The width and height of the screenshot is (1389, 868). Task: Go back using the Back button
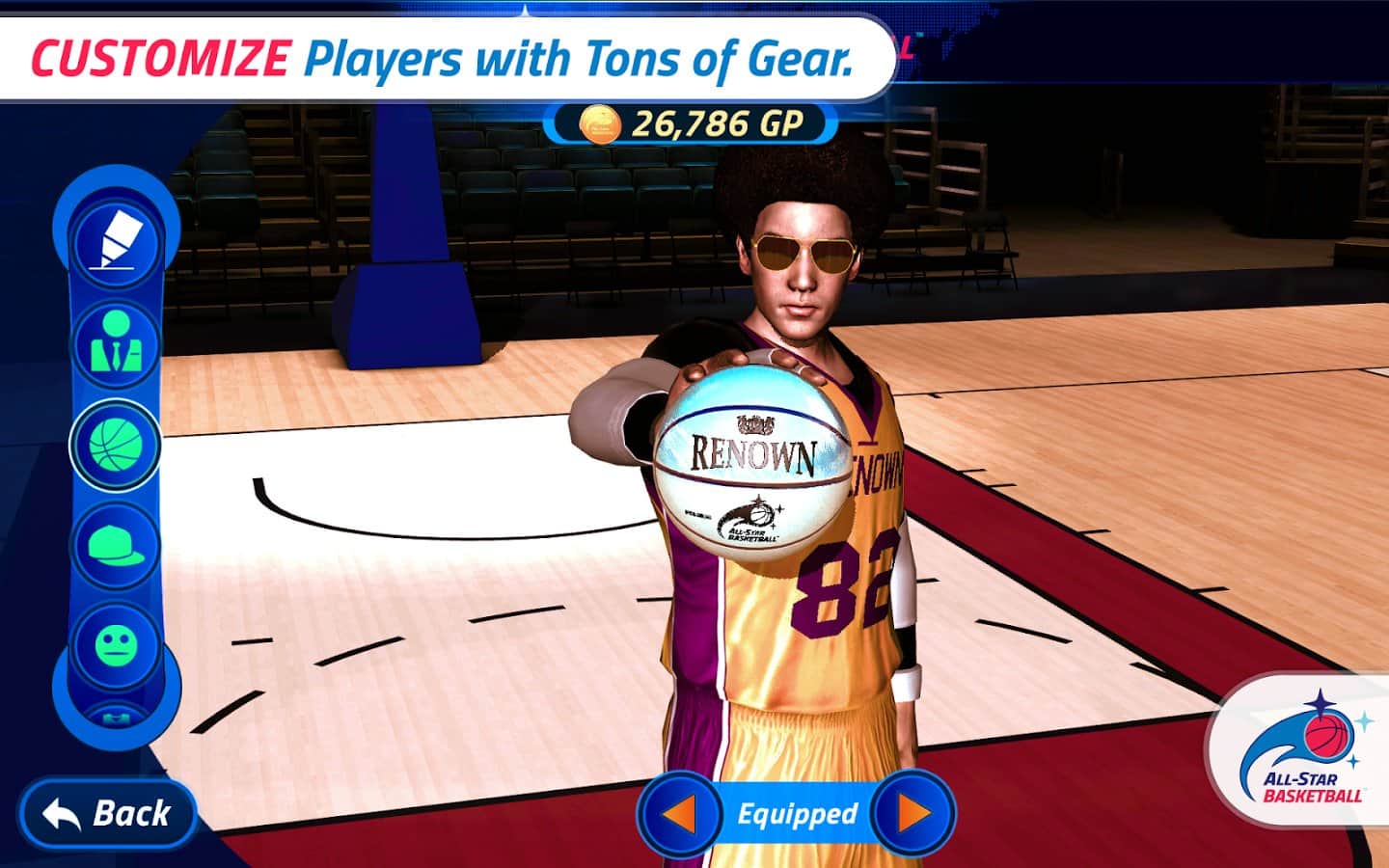(108, 813)
